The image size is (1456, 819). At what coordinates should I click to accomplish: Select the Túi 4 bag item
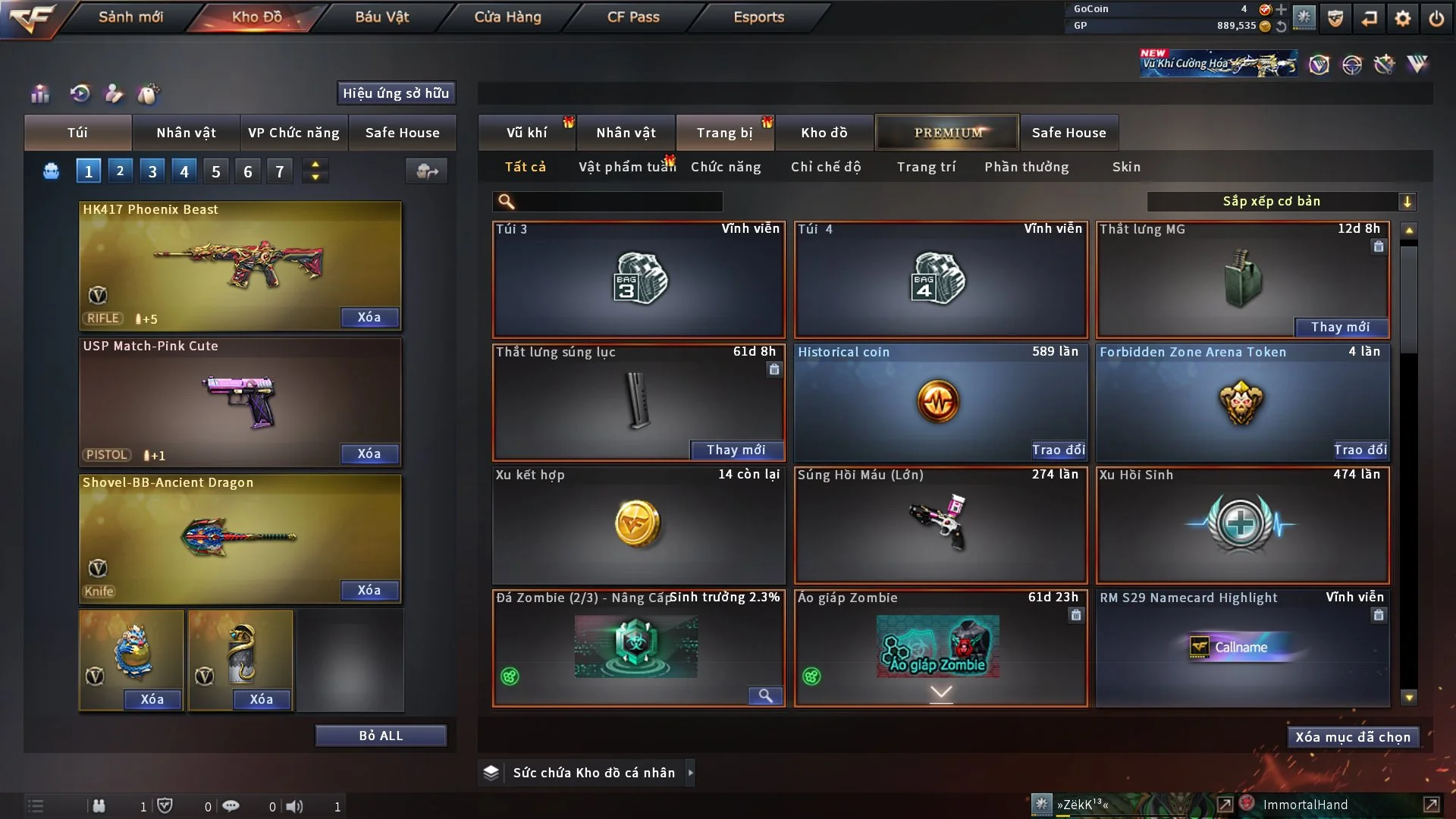tap(940, 280)
